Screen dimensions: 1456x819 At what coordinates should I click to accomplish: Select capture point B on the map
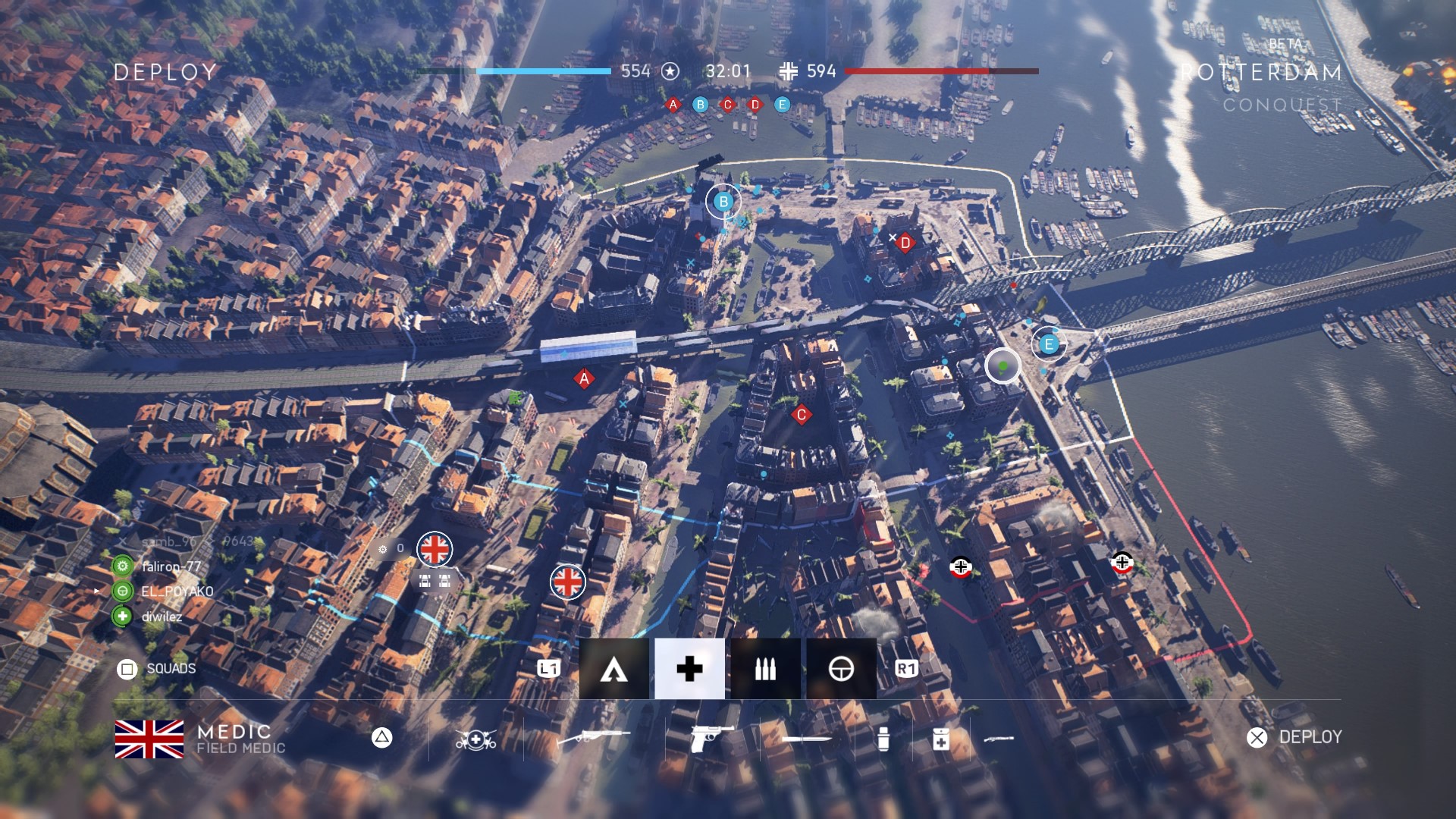[723, 202]
